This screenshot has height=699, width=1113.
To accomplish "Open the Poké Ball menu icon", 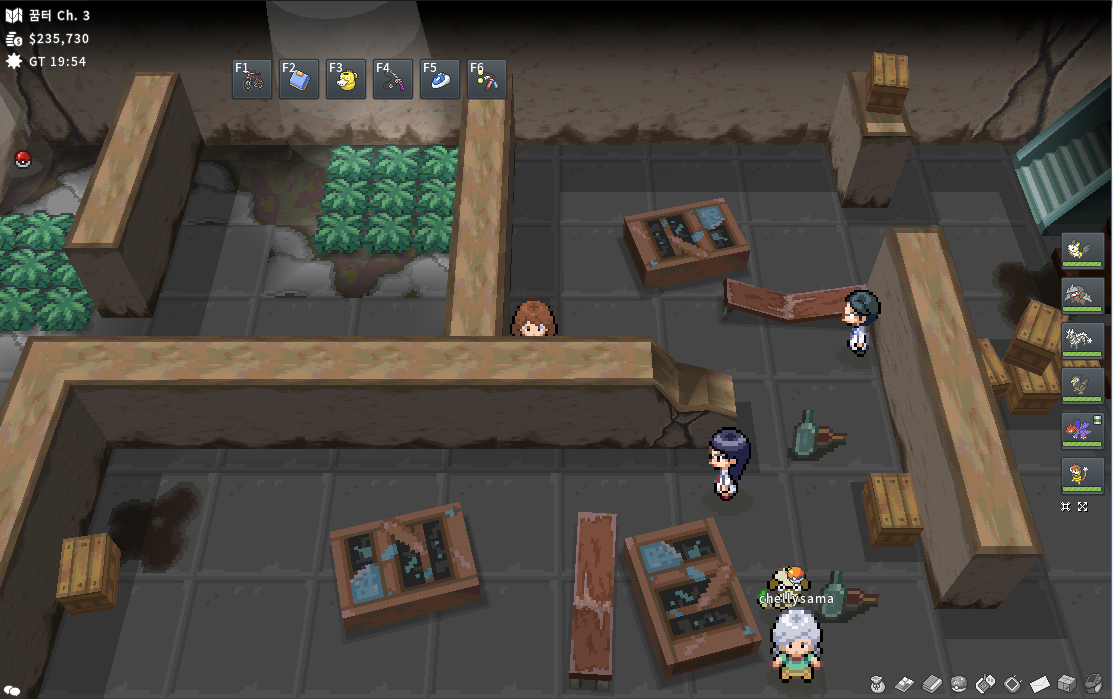I will pos(958,684).
